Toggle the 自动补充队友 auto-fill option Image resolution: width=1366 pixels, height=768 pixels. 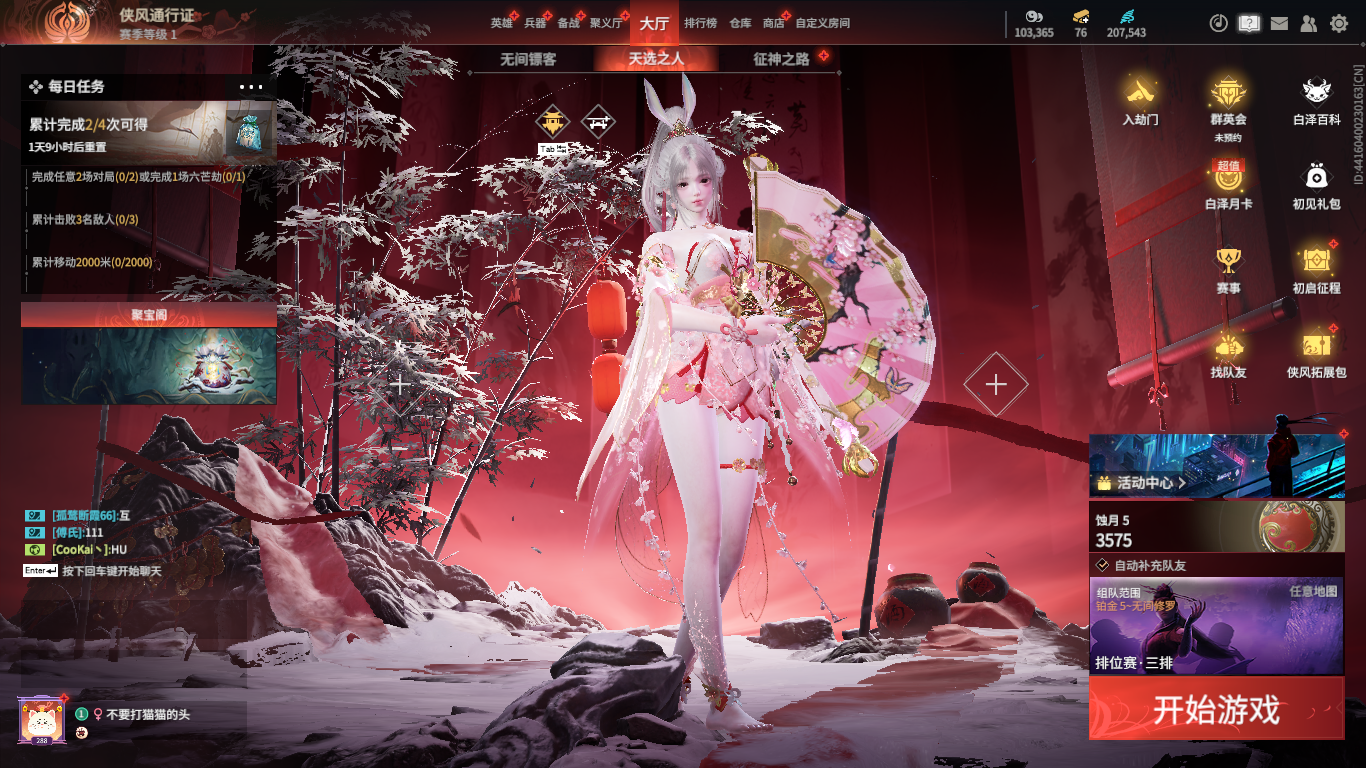click(x=1102, y=565)
